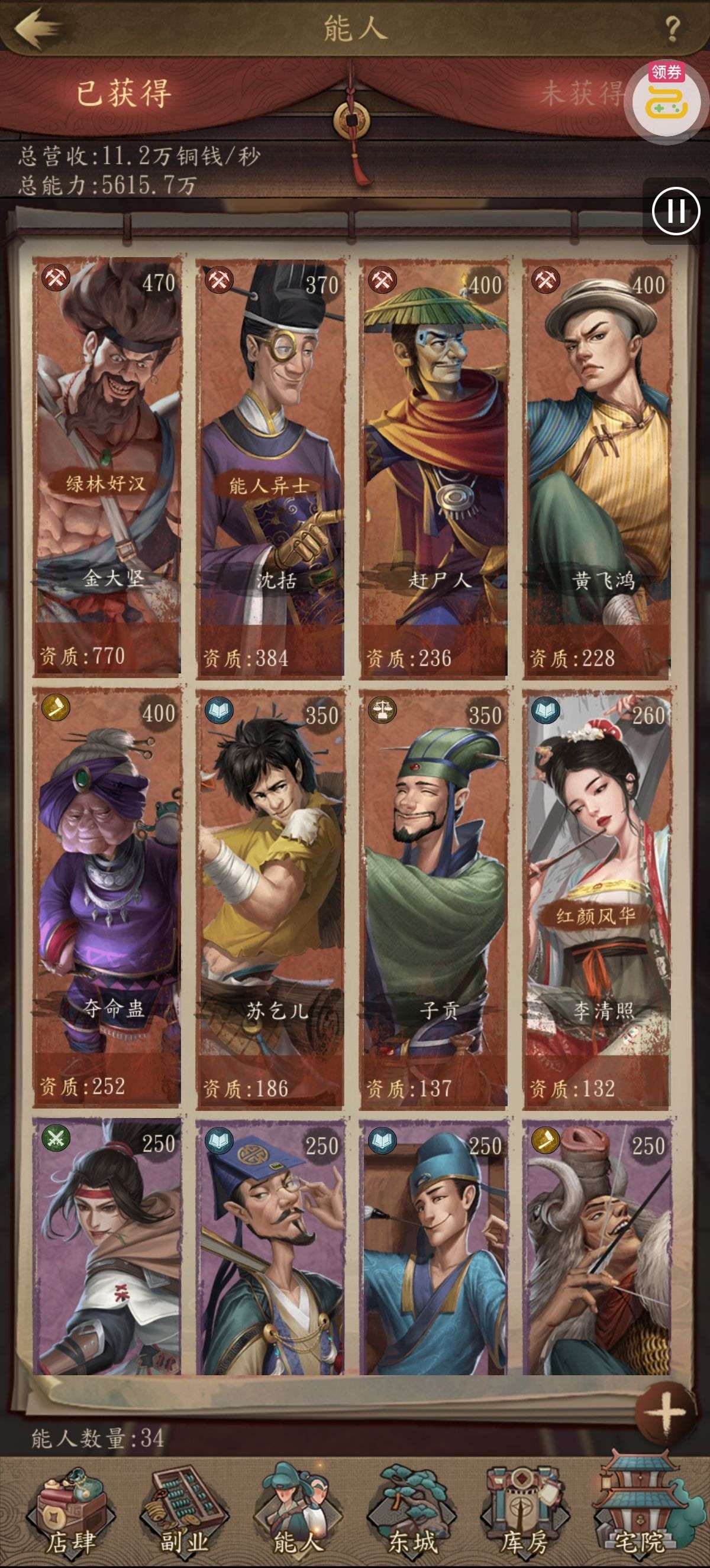Viewport: 710px width, 1568px height.
Task: Select the 夺命蛊 character card
Action: (x=107, y=896)
